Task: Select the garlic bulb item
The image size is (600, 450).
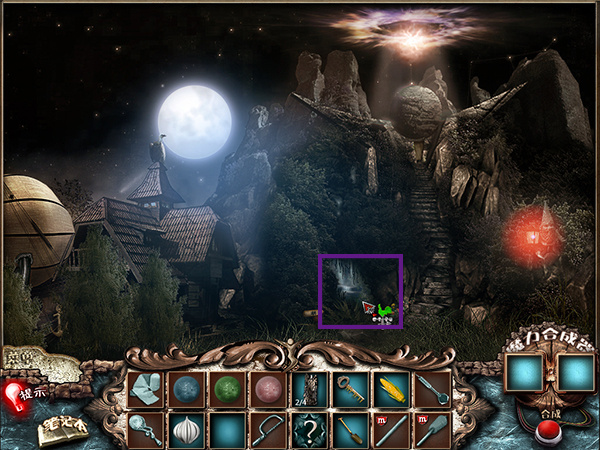Action: pyautogui.click(x=186, y=430)
